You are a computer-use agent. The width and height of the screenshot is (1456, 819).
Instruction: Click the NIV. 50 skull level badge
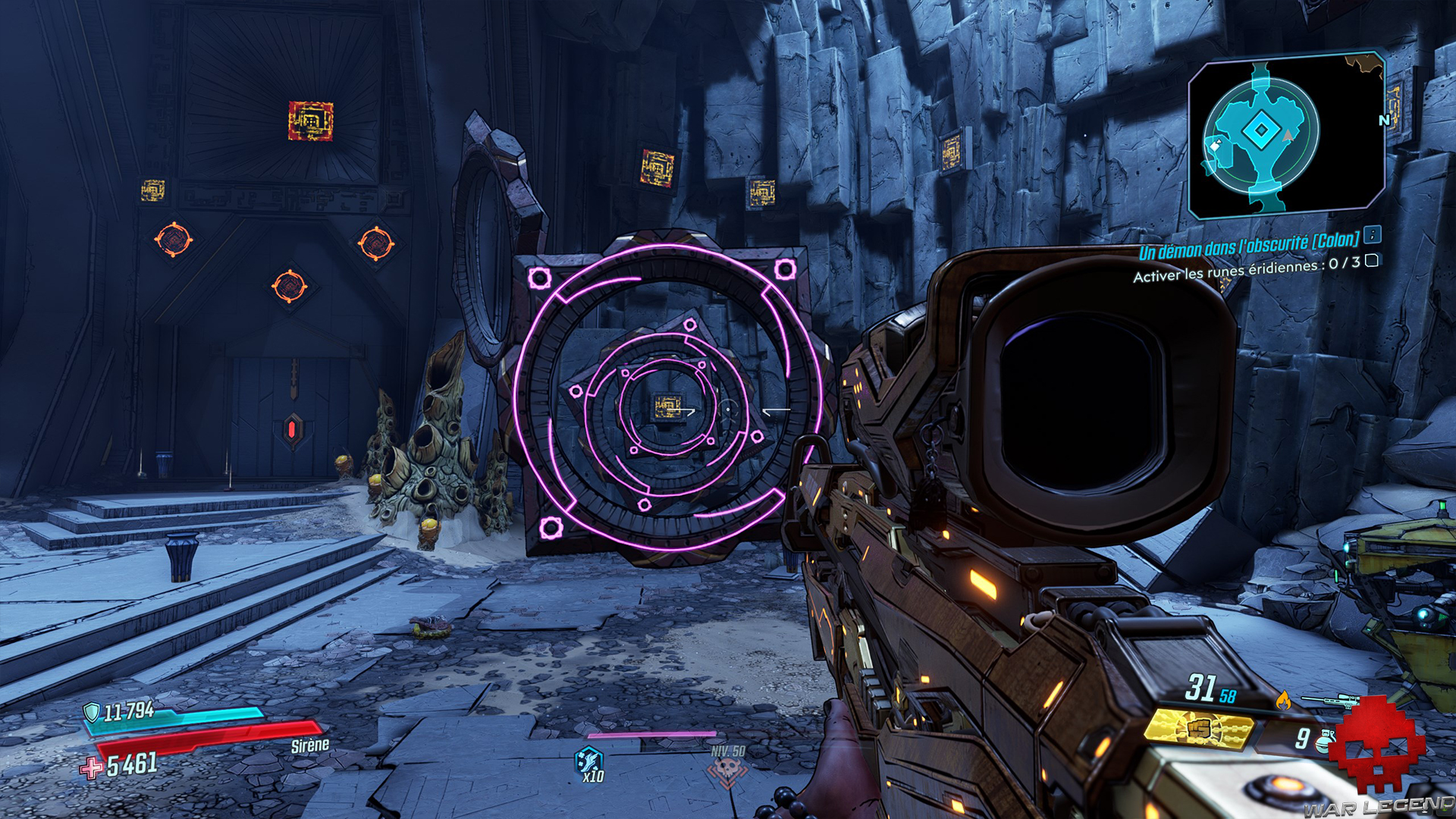(x=727, y=769)
